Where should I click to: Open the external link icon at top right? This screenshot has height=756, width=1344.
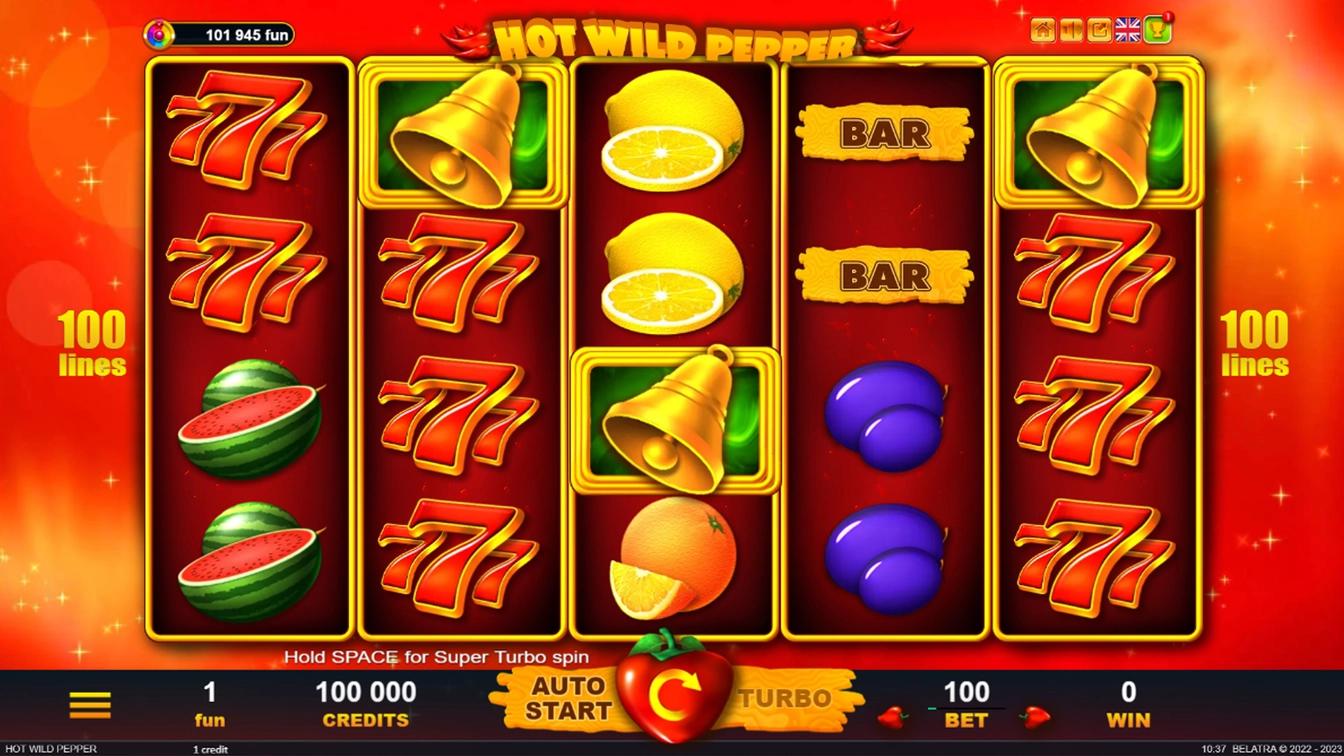1097,30
